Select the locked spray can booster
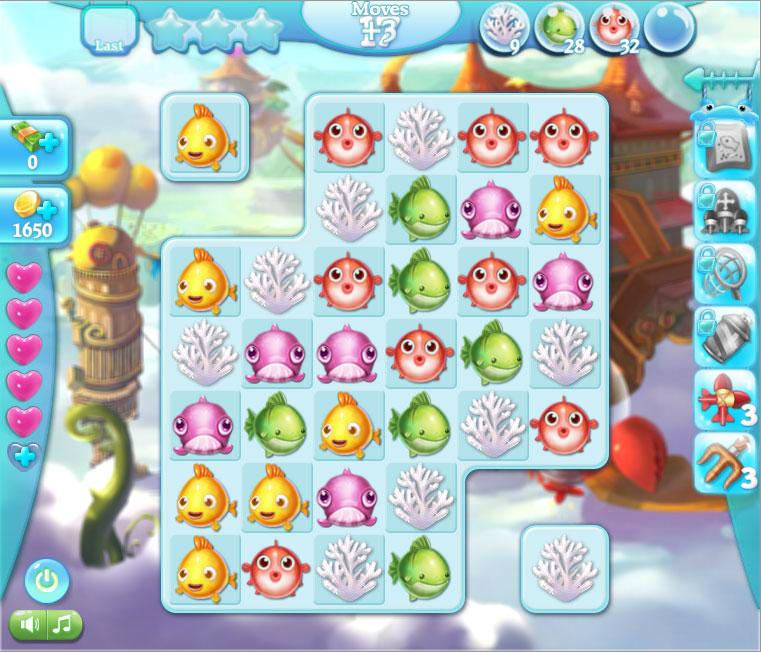The width and height of the screenshot is (761, 652). pos(723,337)
